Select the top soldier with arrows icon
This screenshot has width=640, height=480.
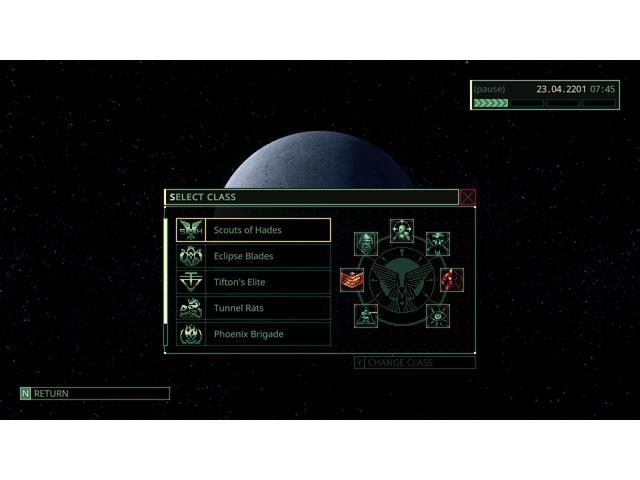coord(402,231)
